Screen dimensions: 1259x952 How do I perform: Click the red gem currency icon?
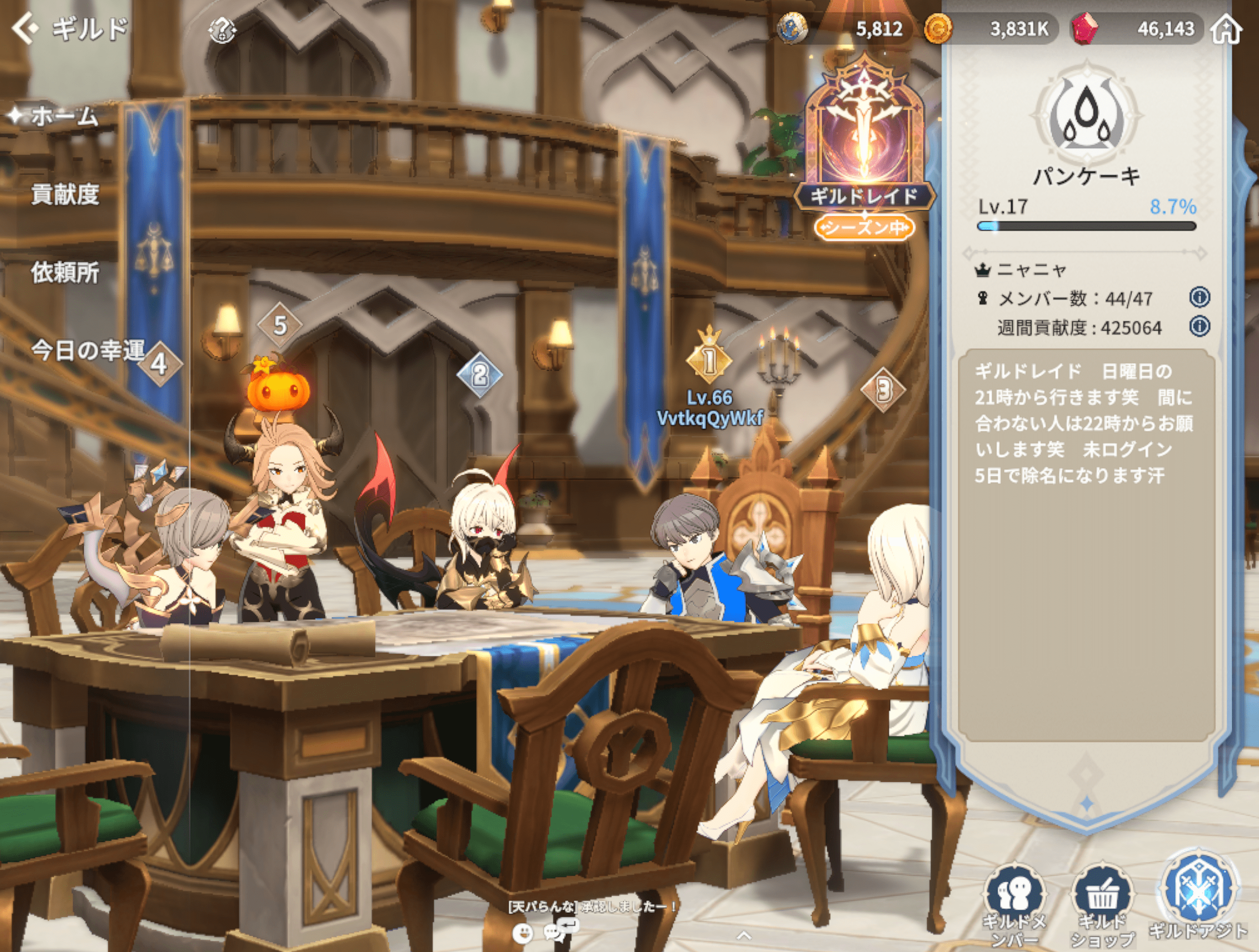pyautogui.click(x=1084, y=28)
